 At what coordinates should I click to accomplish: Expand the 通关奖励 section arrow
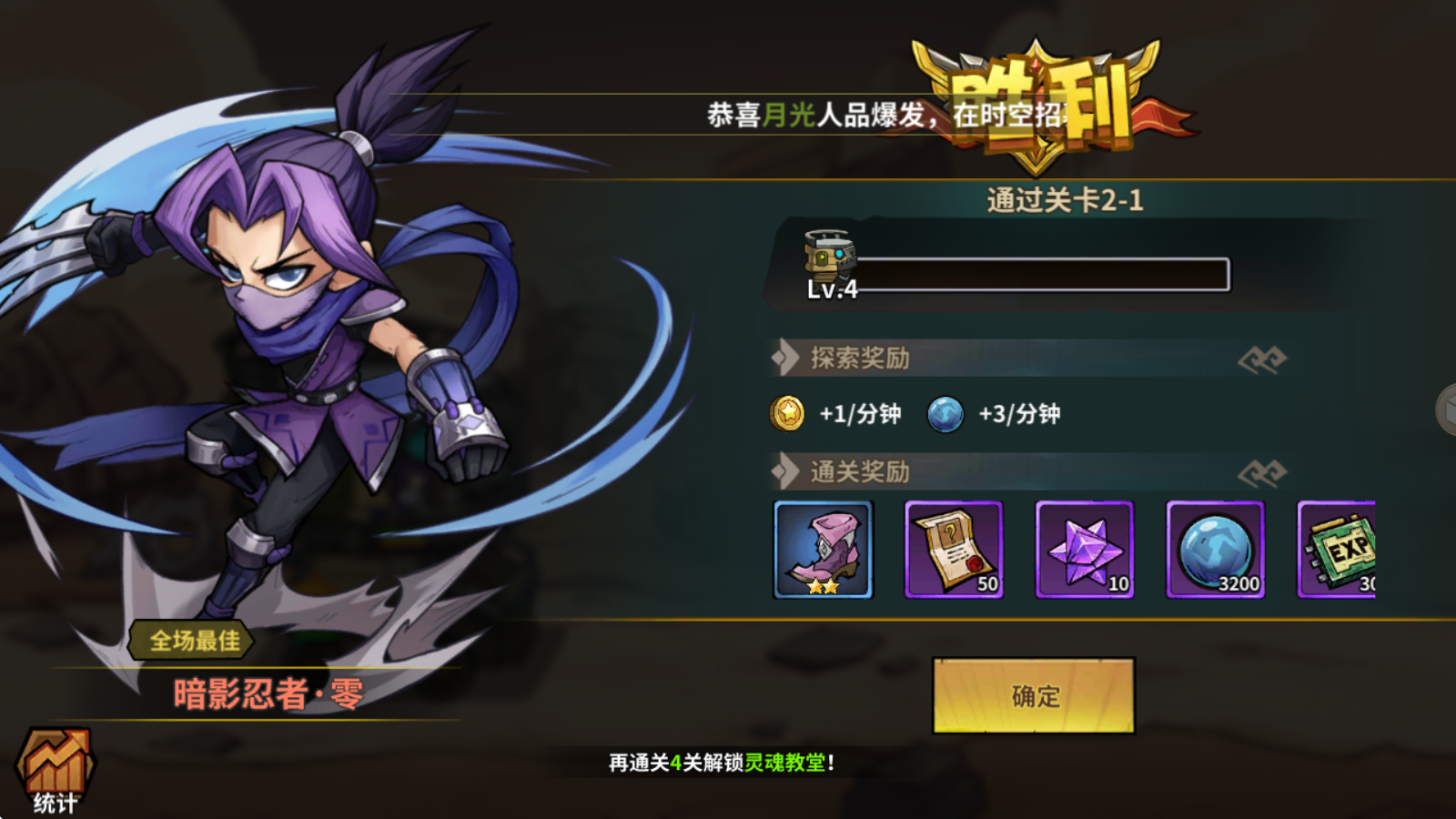tap(784, 472)
